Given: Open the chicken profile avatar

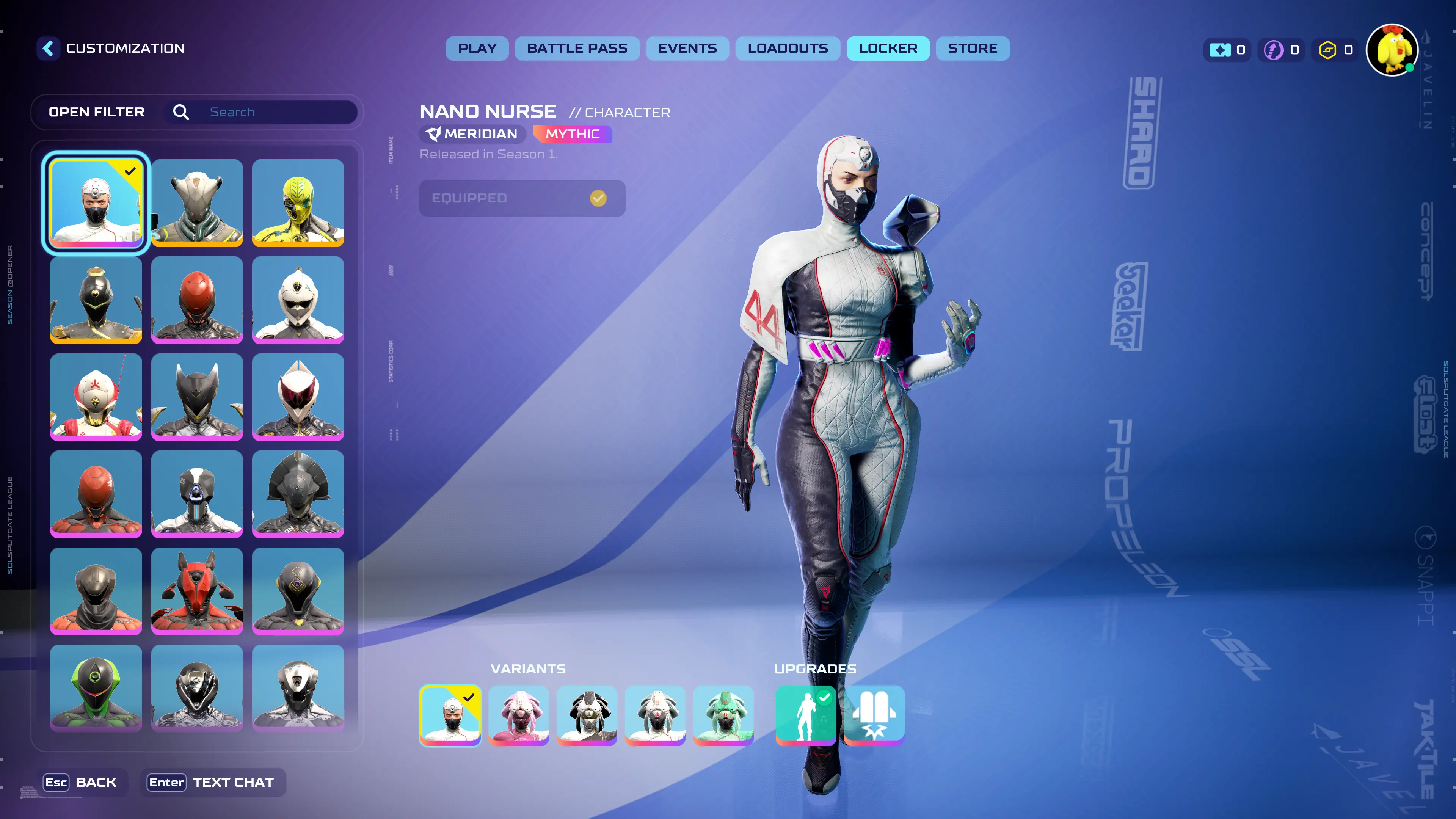Looking at the screenshot, I should tap(1392, 50).
